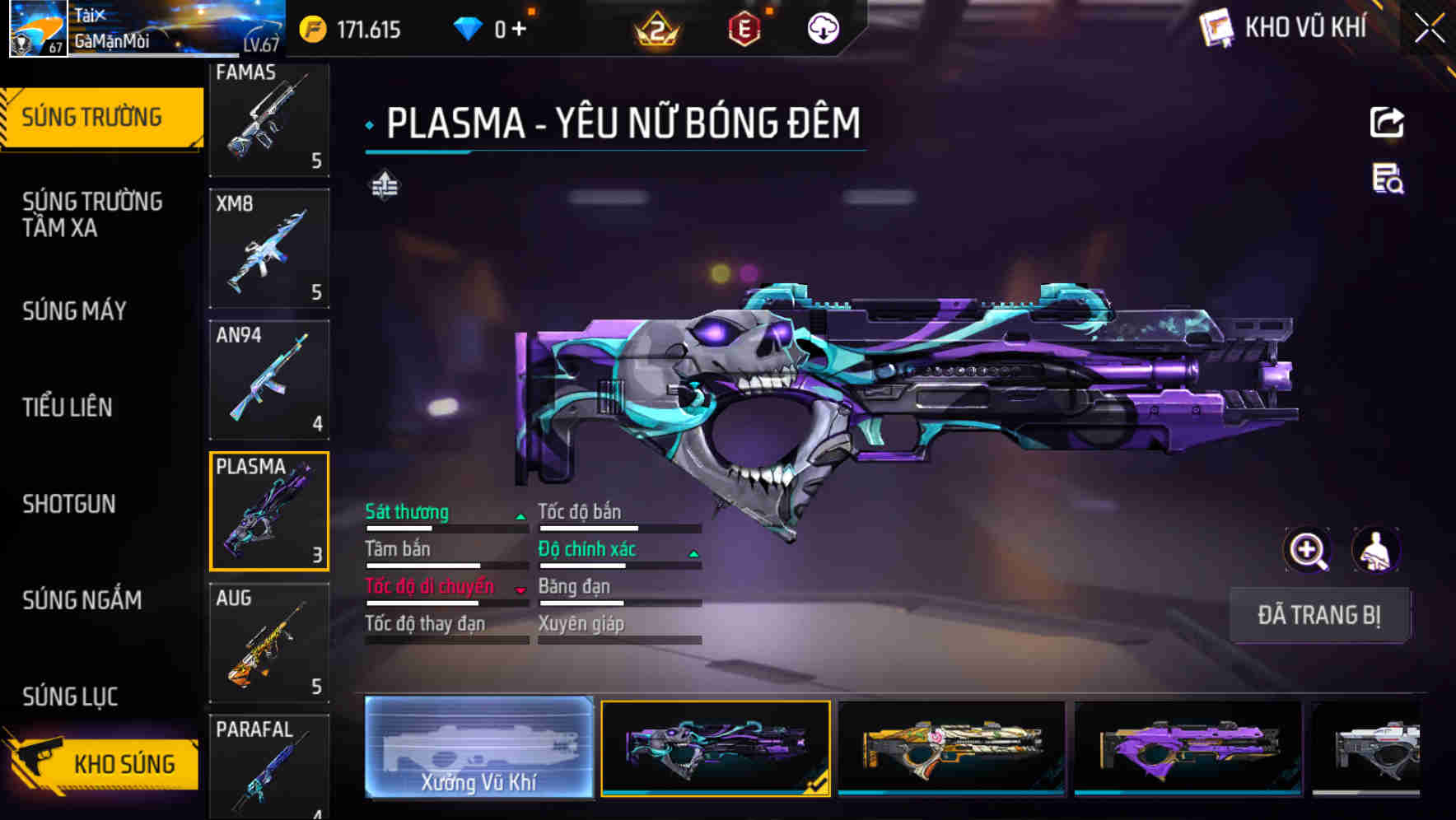Select the gold and white Plasma skin
The height and width of the screenshot is (820, 1456).
(951, 748)
